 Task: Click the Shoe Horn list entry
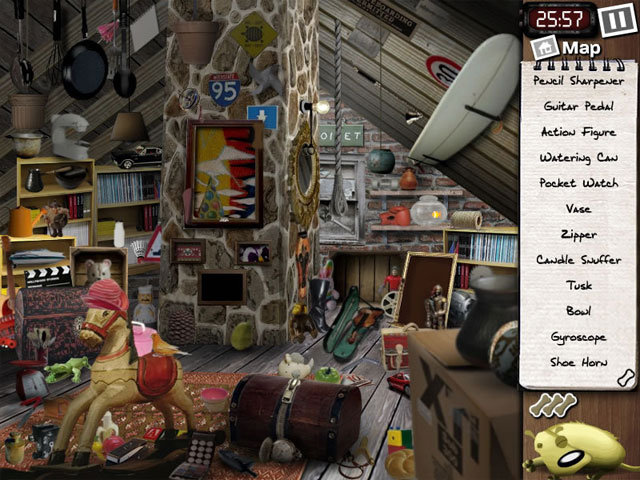(579, 364)
